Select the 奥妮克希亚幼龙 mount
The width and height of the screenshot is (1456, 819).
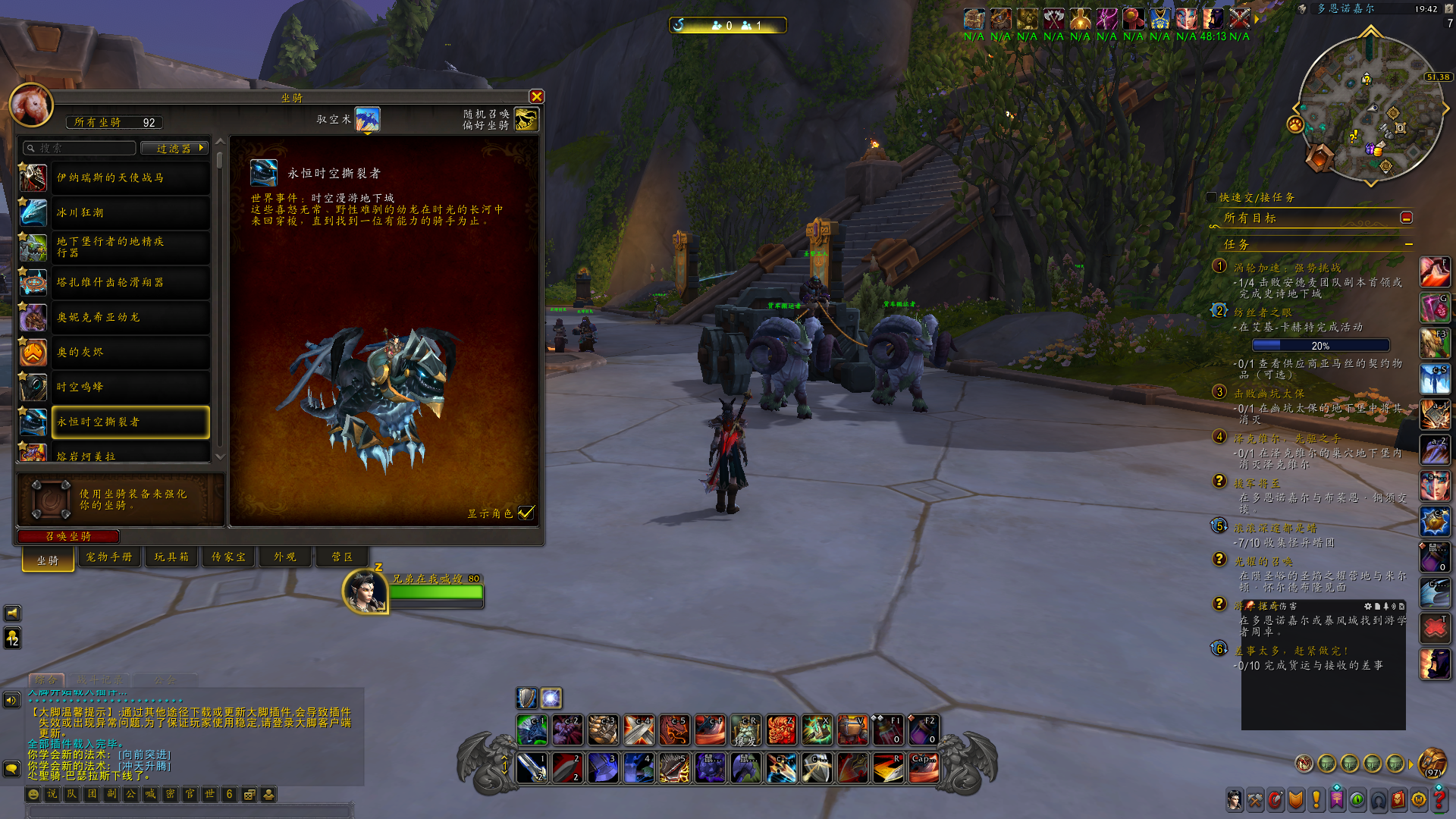[x=130, y=317]
